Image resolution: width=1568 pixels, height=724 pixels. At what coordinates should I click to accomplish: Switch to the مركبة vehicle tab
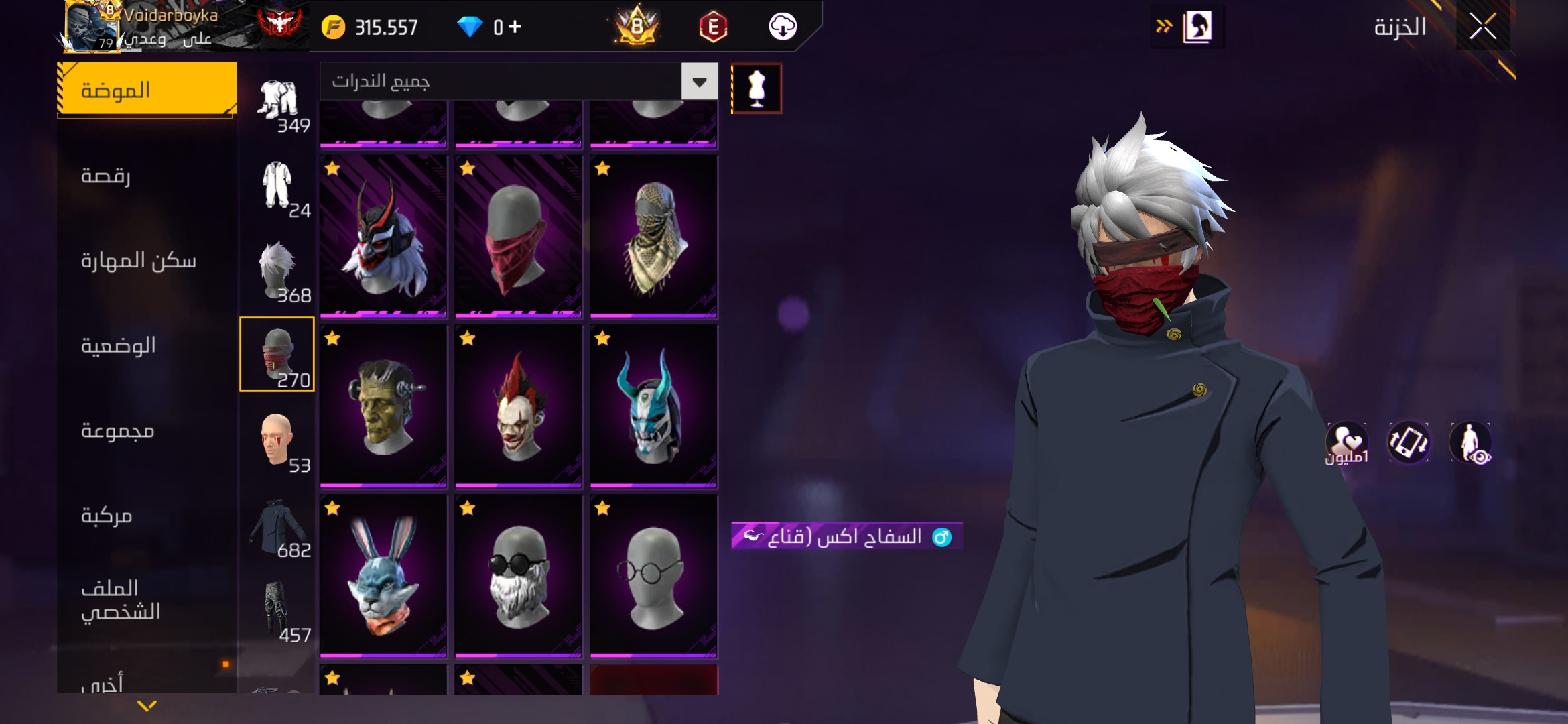point(107,515)
